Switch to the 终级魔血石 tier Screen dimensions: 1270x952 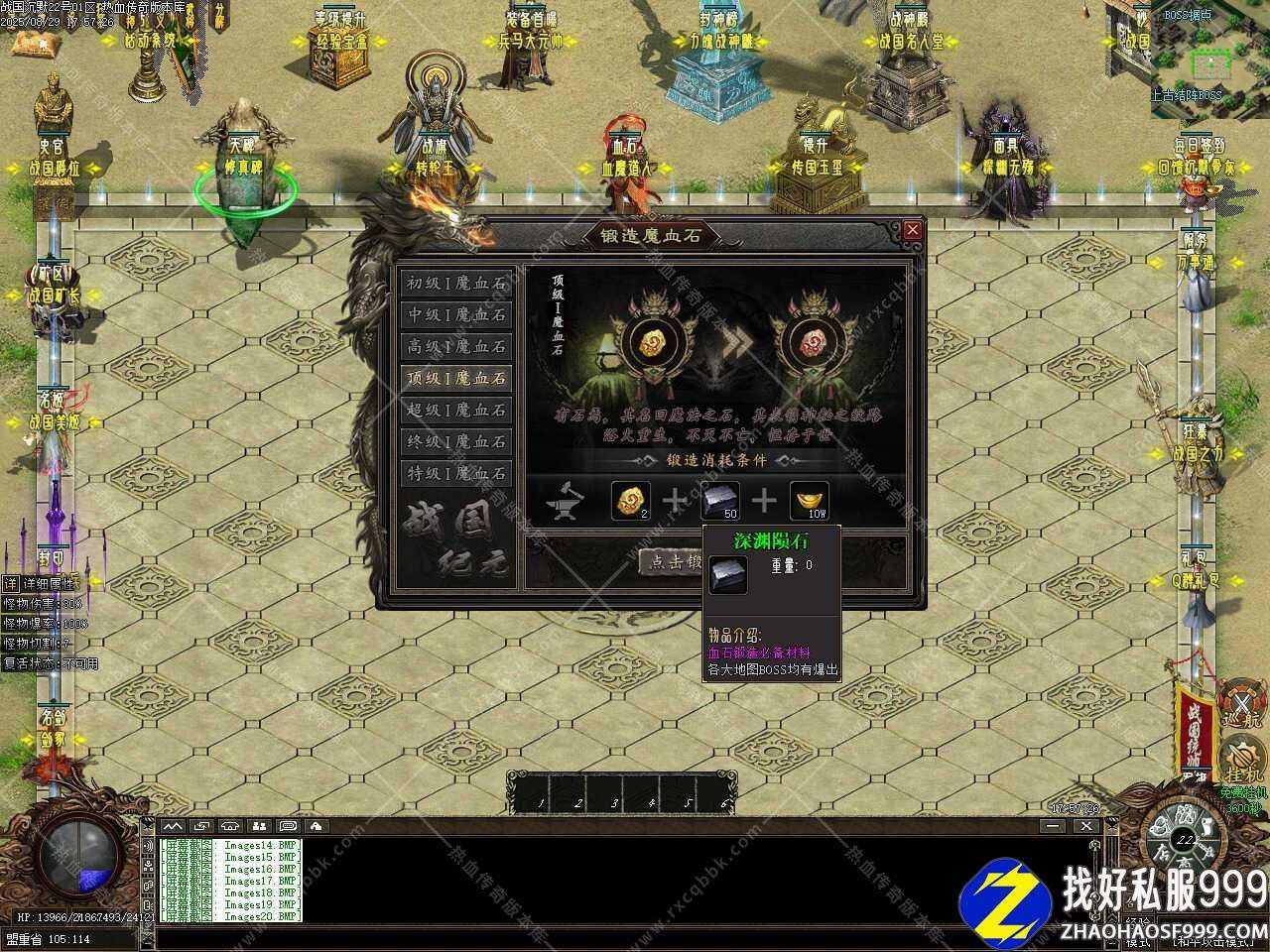[455, 441]
